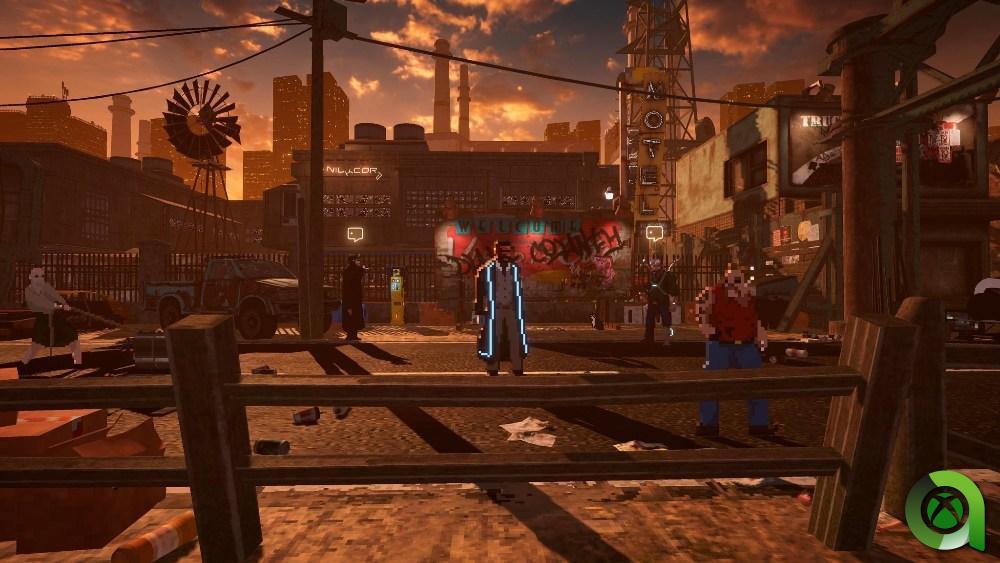
Task: Click the speech bubble above the dark-cloaked figure
Action: click(x=355, y=235)
